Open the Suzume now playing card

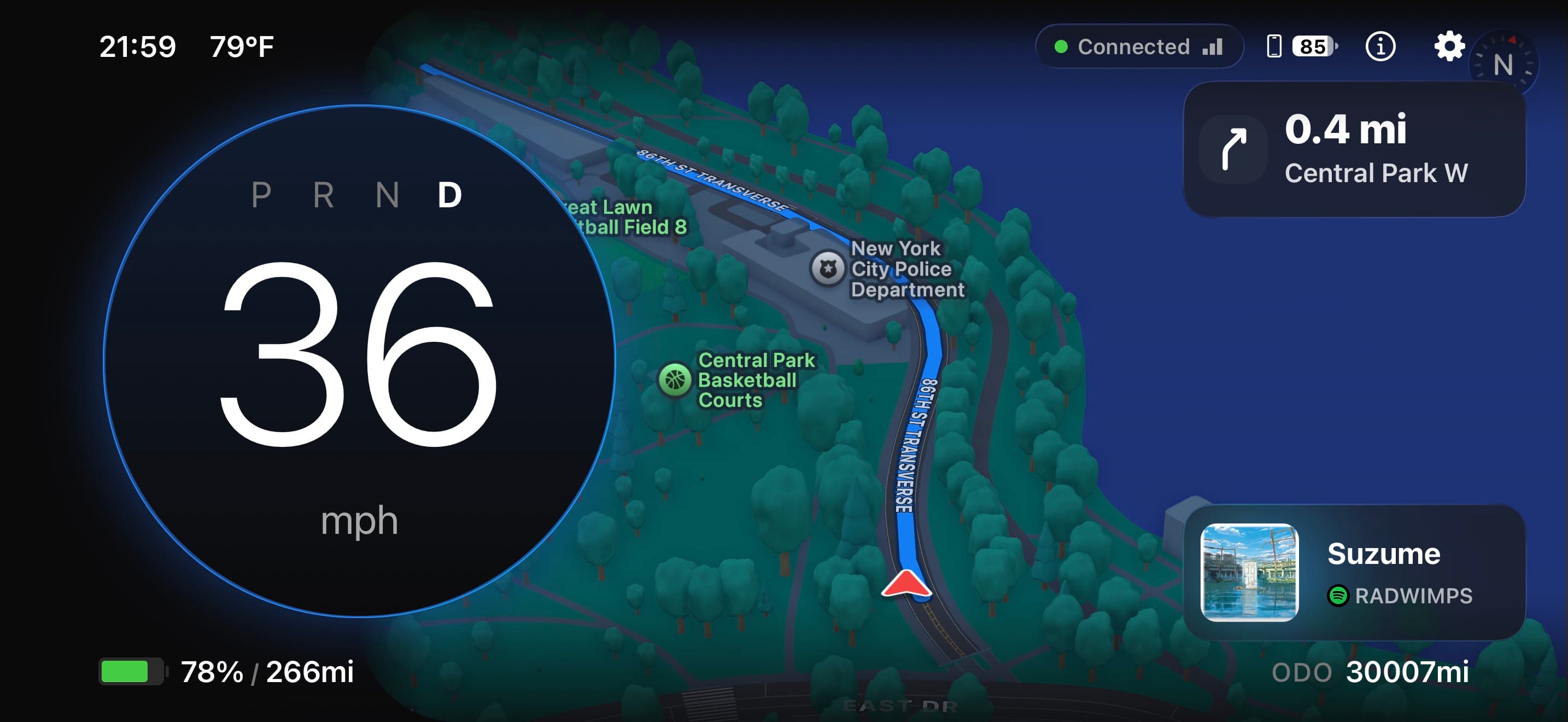pyautogui.click(x=1354, y=572)
